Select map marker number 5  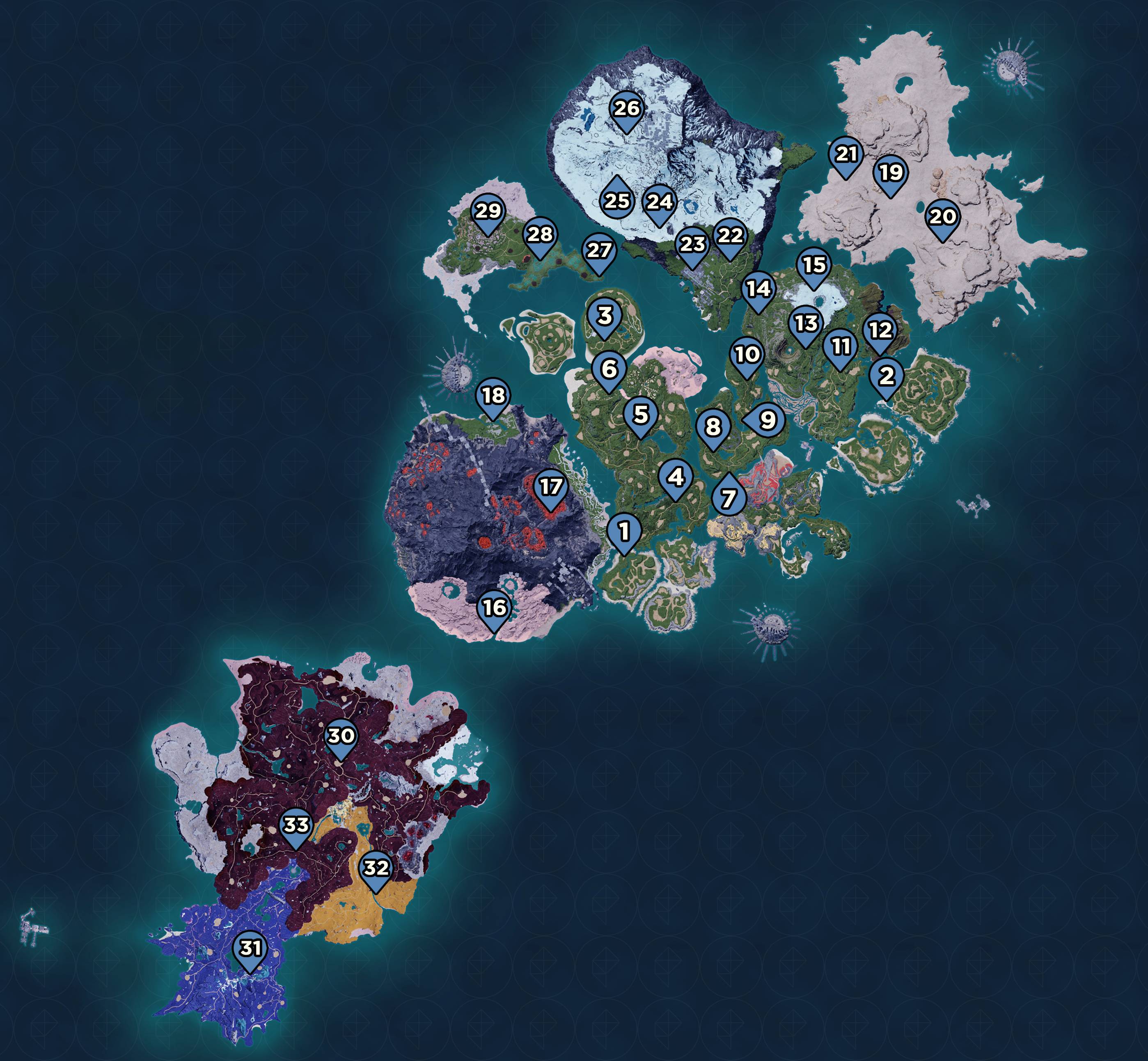641,414
